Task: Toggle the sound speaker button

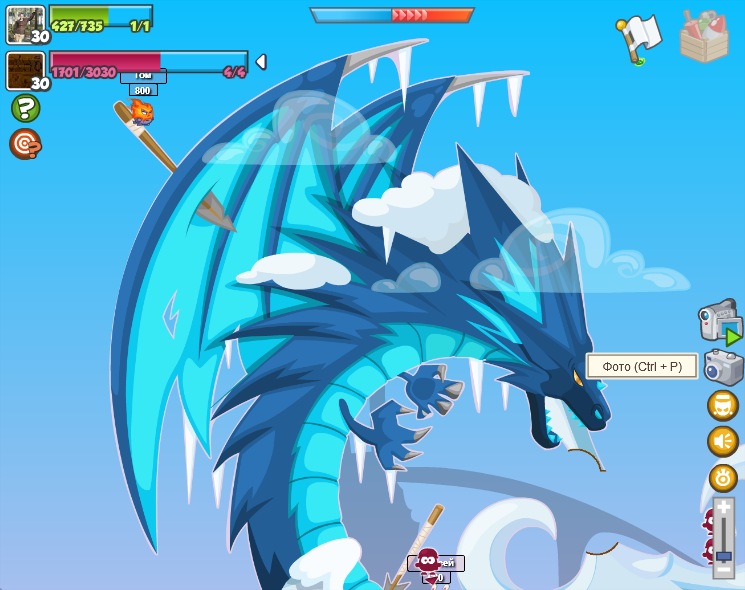Action: pos(723,441)
